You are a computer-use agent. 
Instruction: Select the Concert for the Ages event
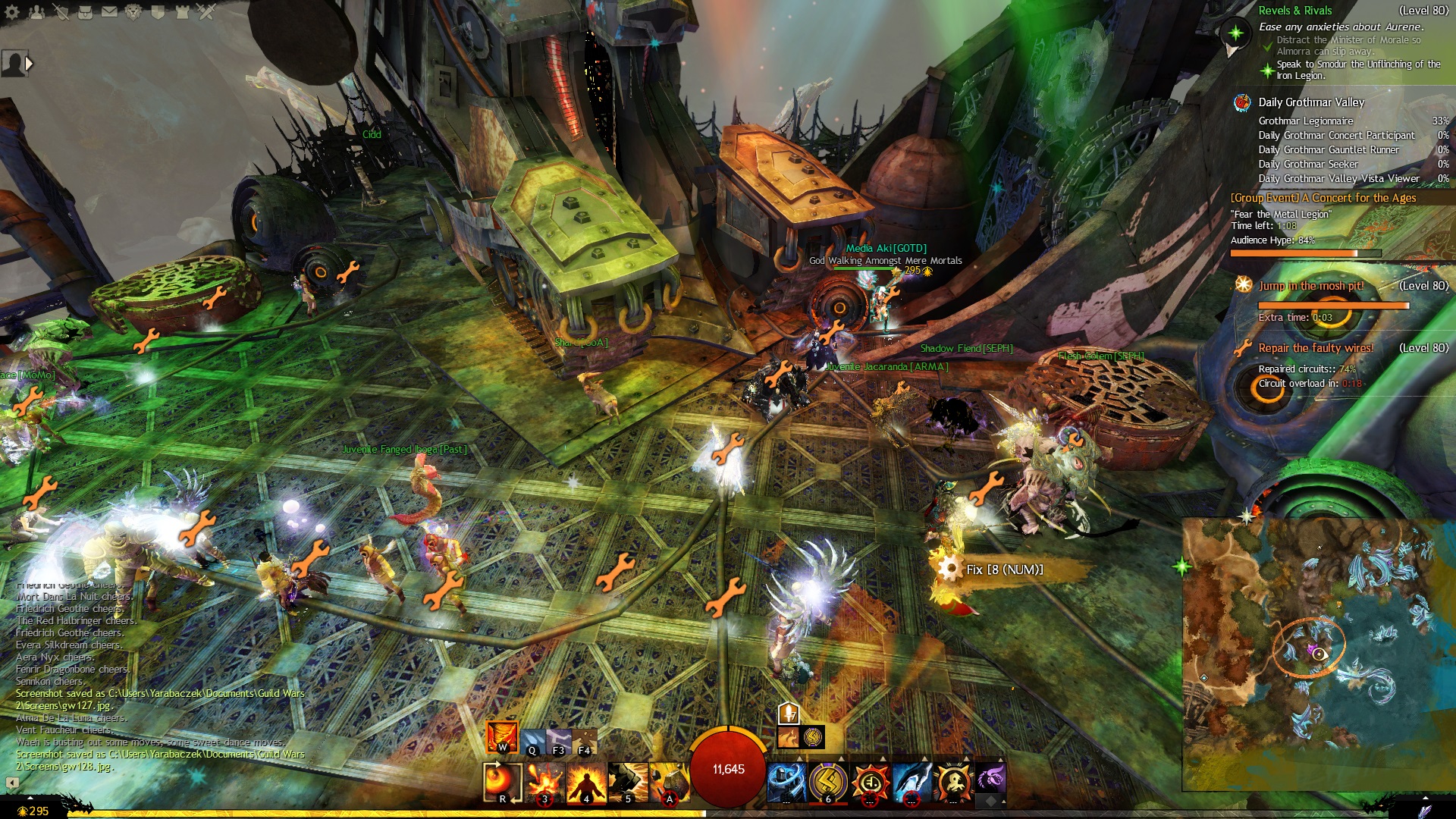(x=1323, y=198)
